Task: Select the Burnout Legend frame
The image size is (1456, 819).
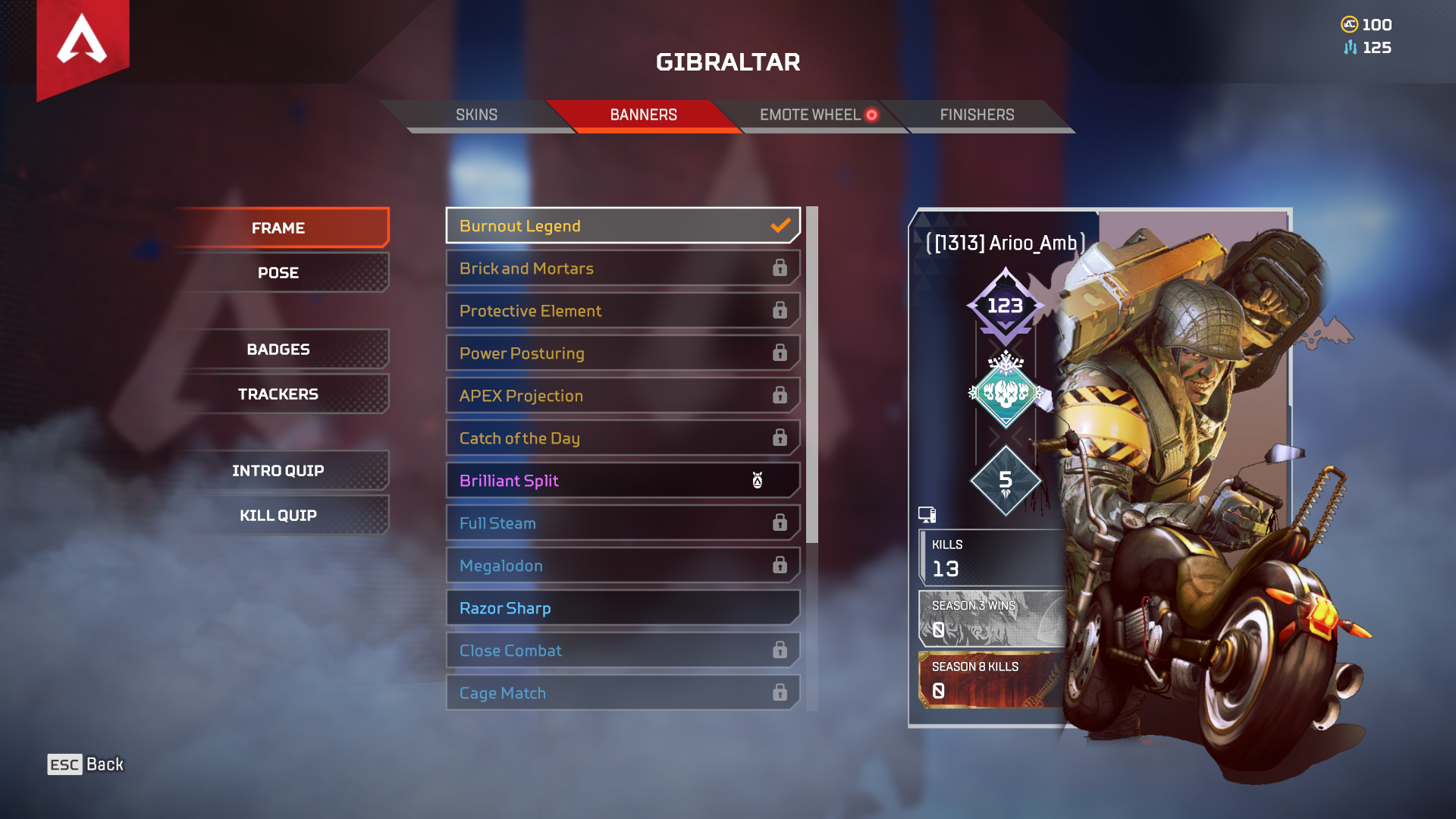Action: [622, 226]
